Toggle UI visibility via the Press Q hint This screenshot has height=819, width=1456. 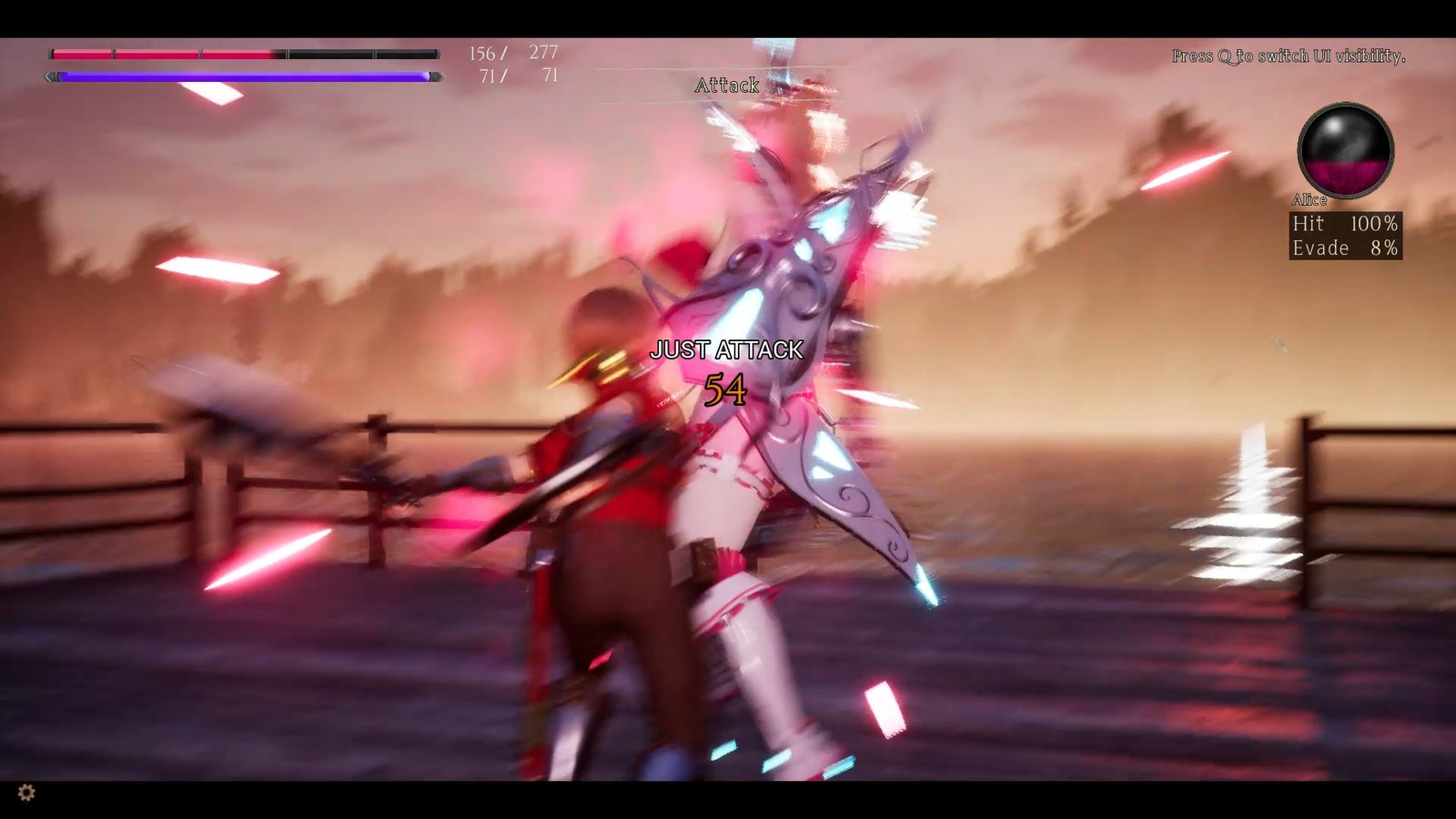(1289, 56)
